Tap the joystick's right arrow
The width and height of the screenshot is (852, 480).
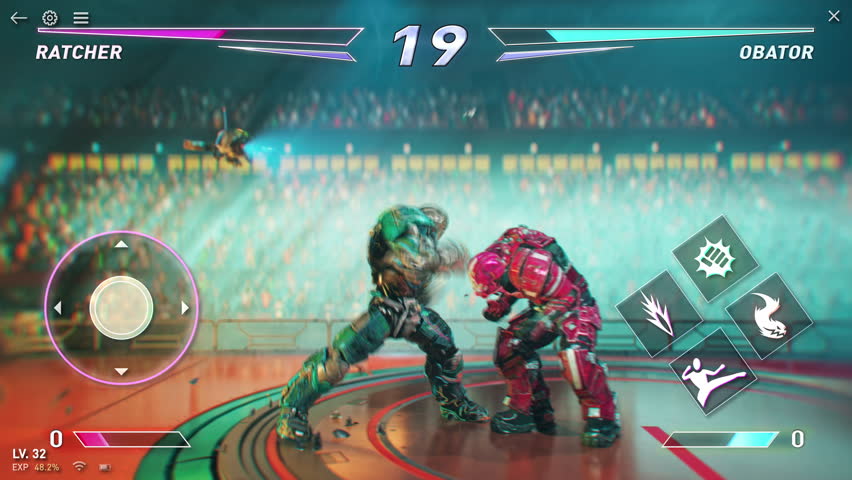(185, 308)
